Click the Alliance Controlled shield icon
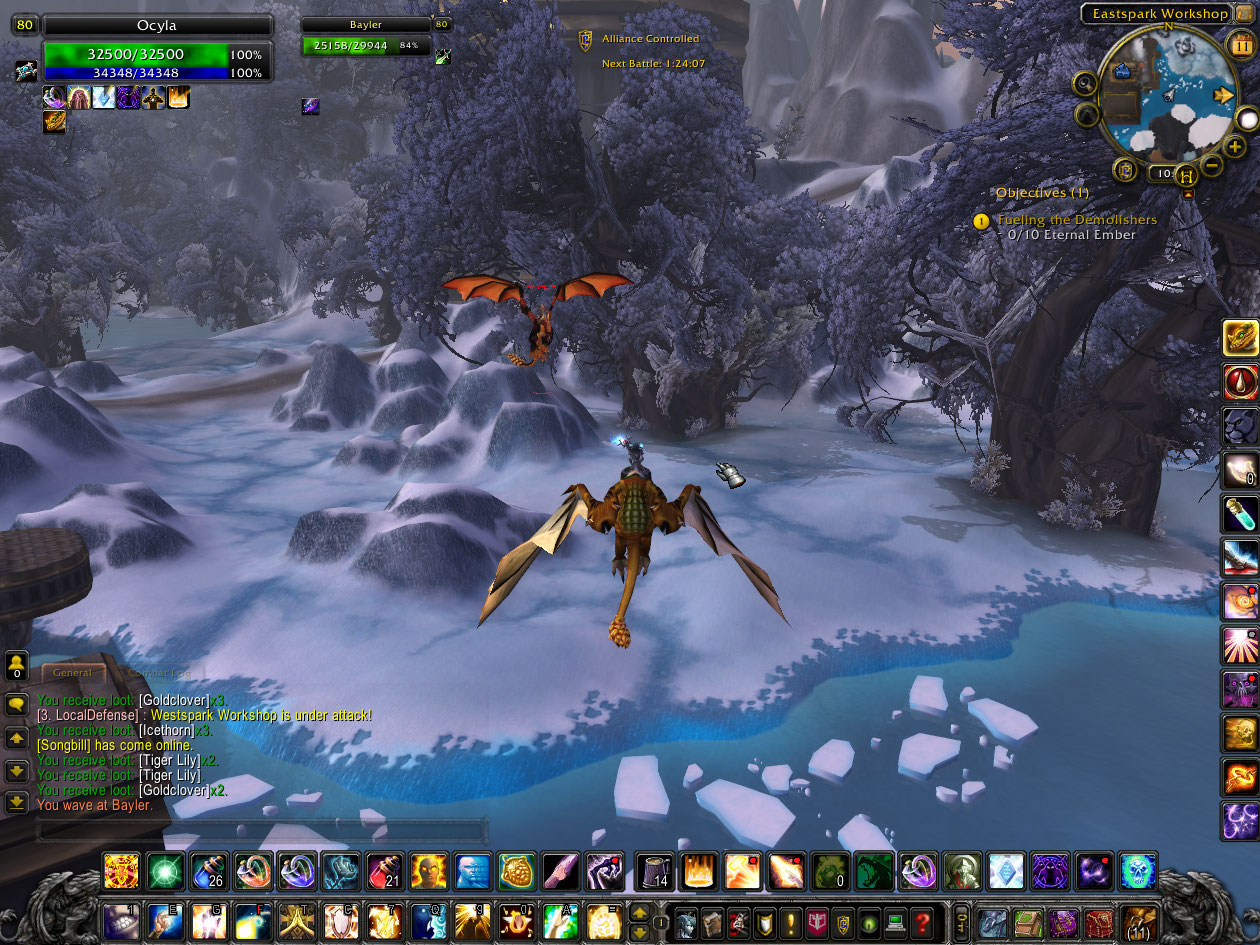Screen dimensions: 1260x945 [x=586, y=39]
